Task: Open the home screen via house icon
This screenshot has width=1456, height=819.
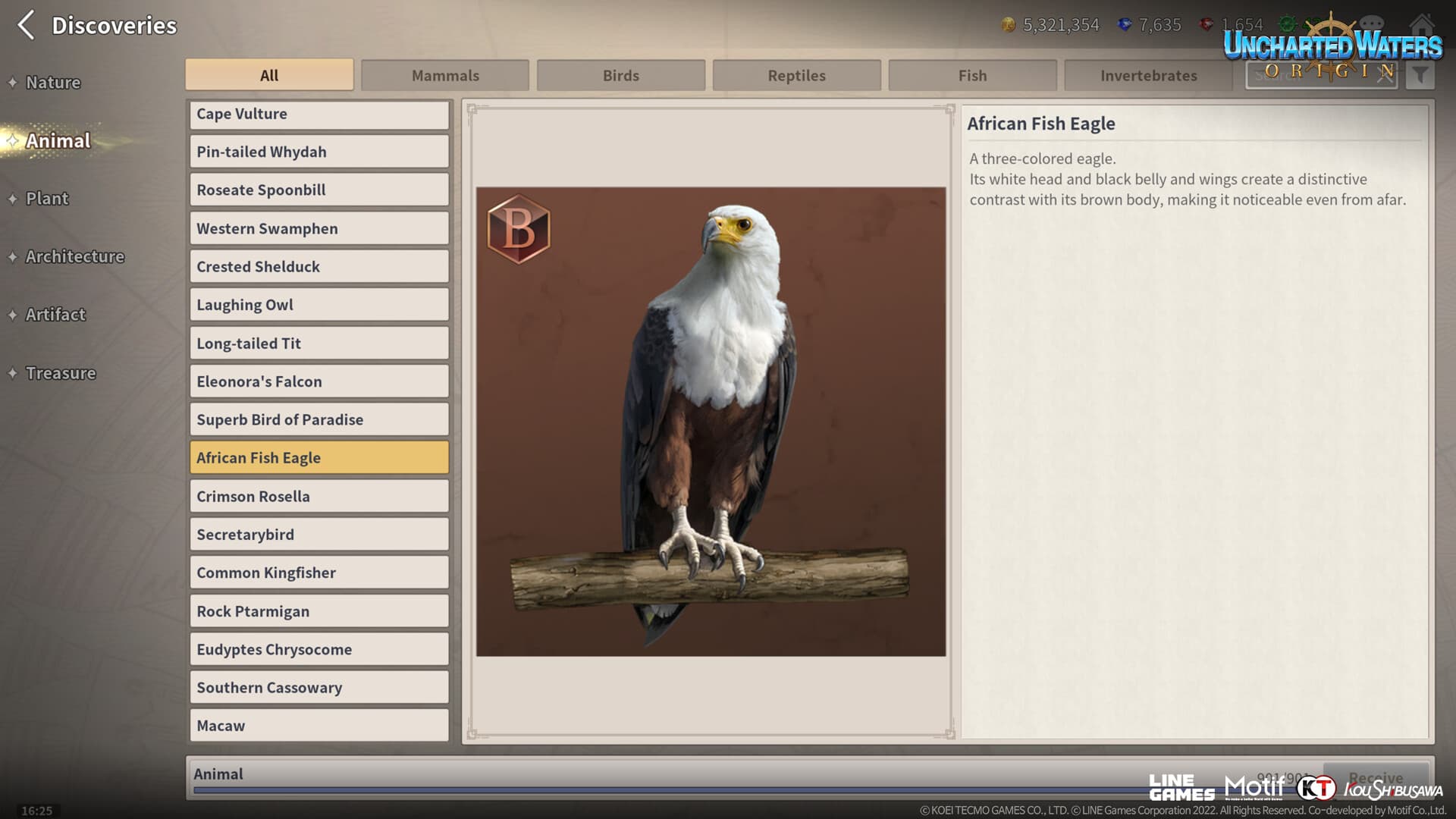Action: coord(1422,24)
